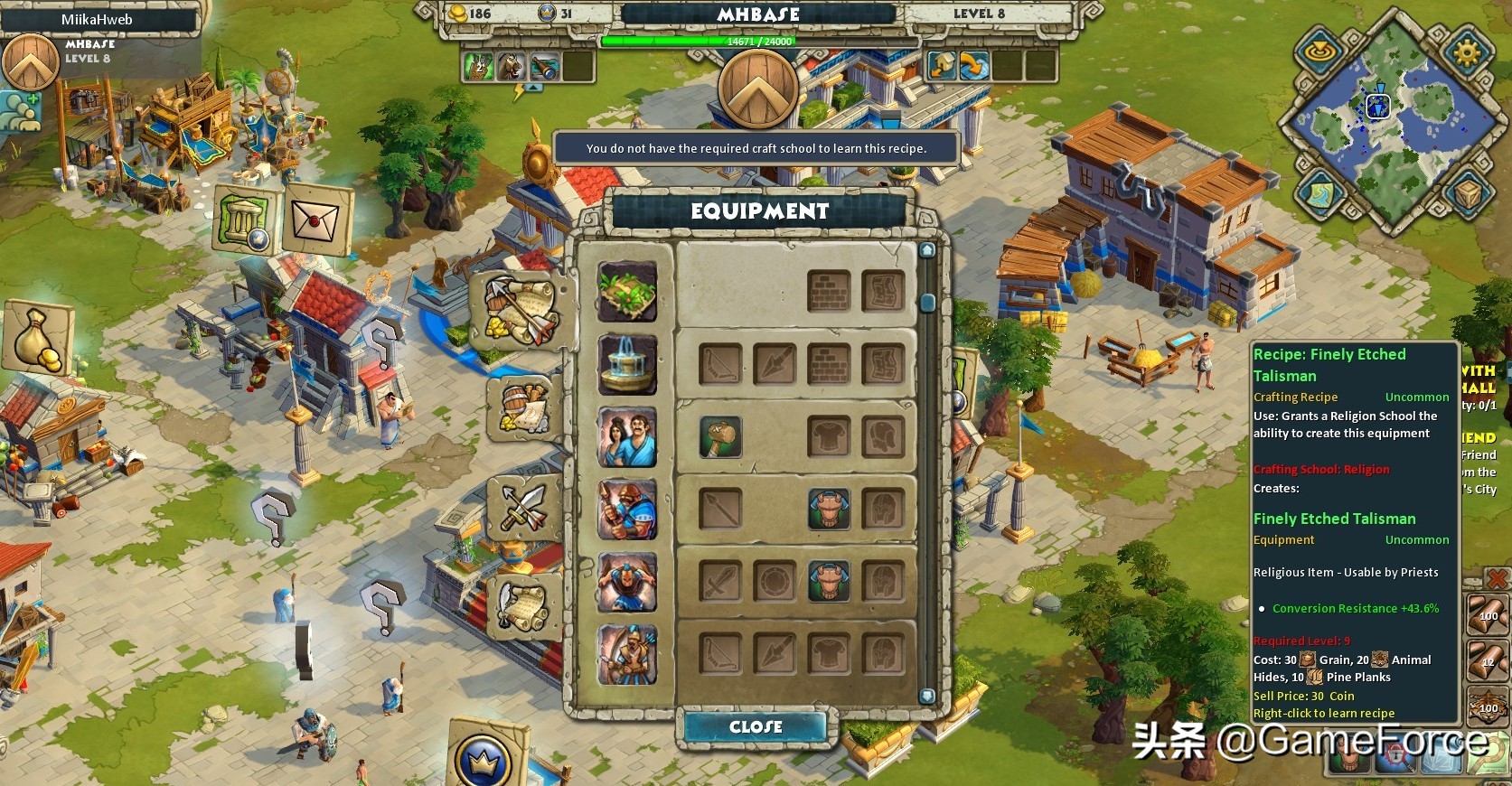Activate the minimap ping signal button
Screen dimensions: 1512x786
[1321, 51]
